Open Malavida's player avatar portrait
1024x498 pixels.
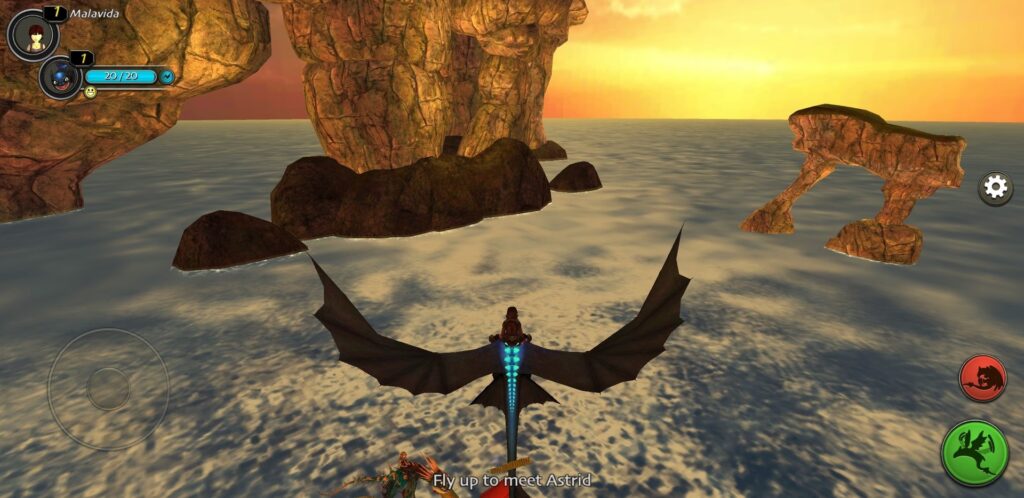coord(32,35)
